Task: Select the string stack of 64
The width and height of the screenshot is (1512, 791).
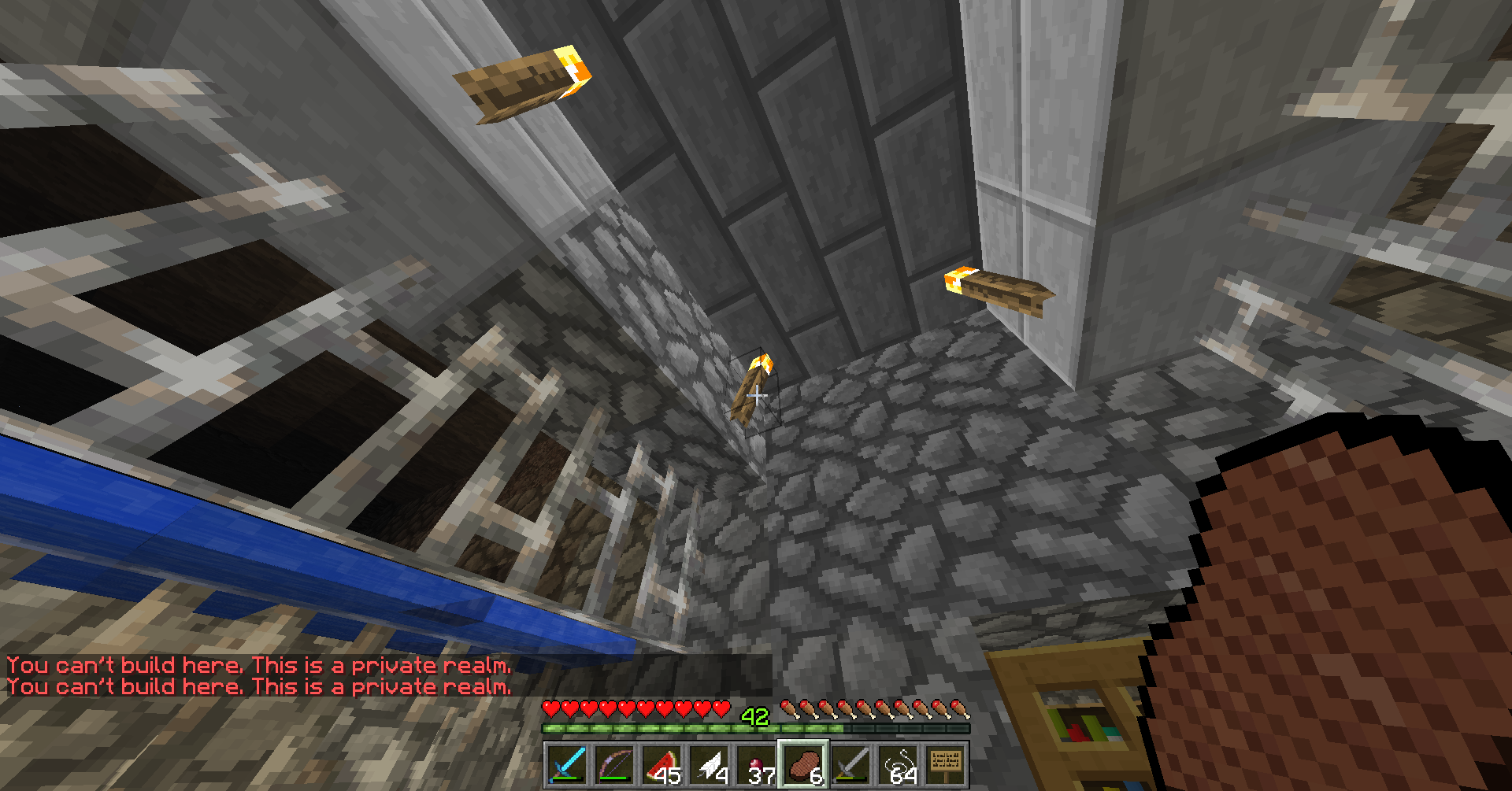Action: (899, 765)
